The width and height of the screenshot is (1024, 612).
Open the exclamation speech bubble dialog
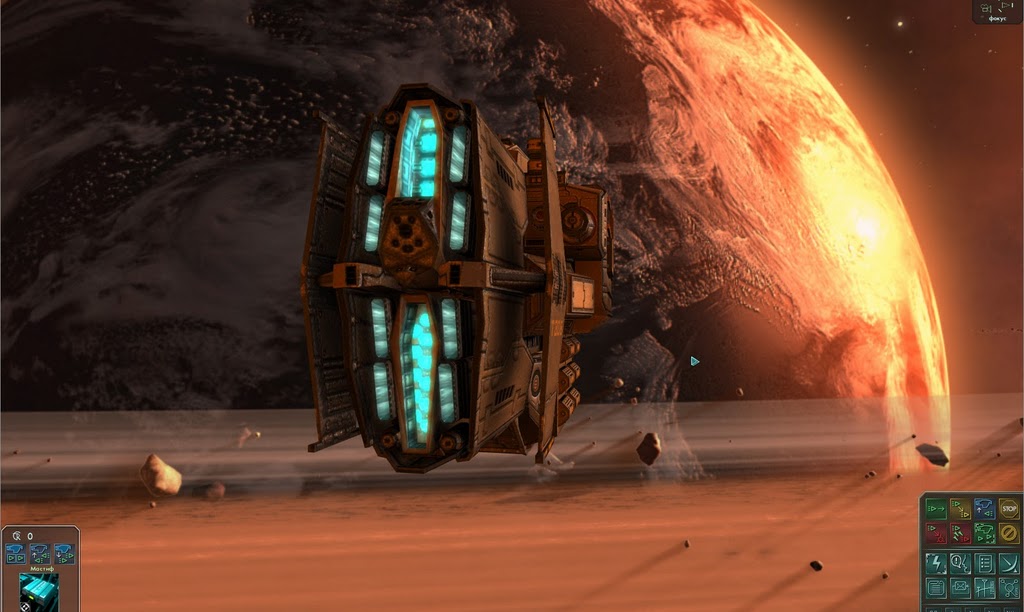960,563
